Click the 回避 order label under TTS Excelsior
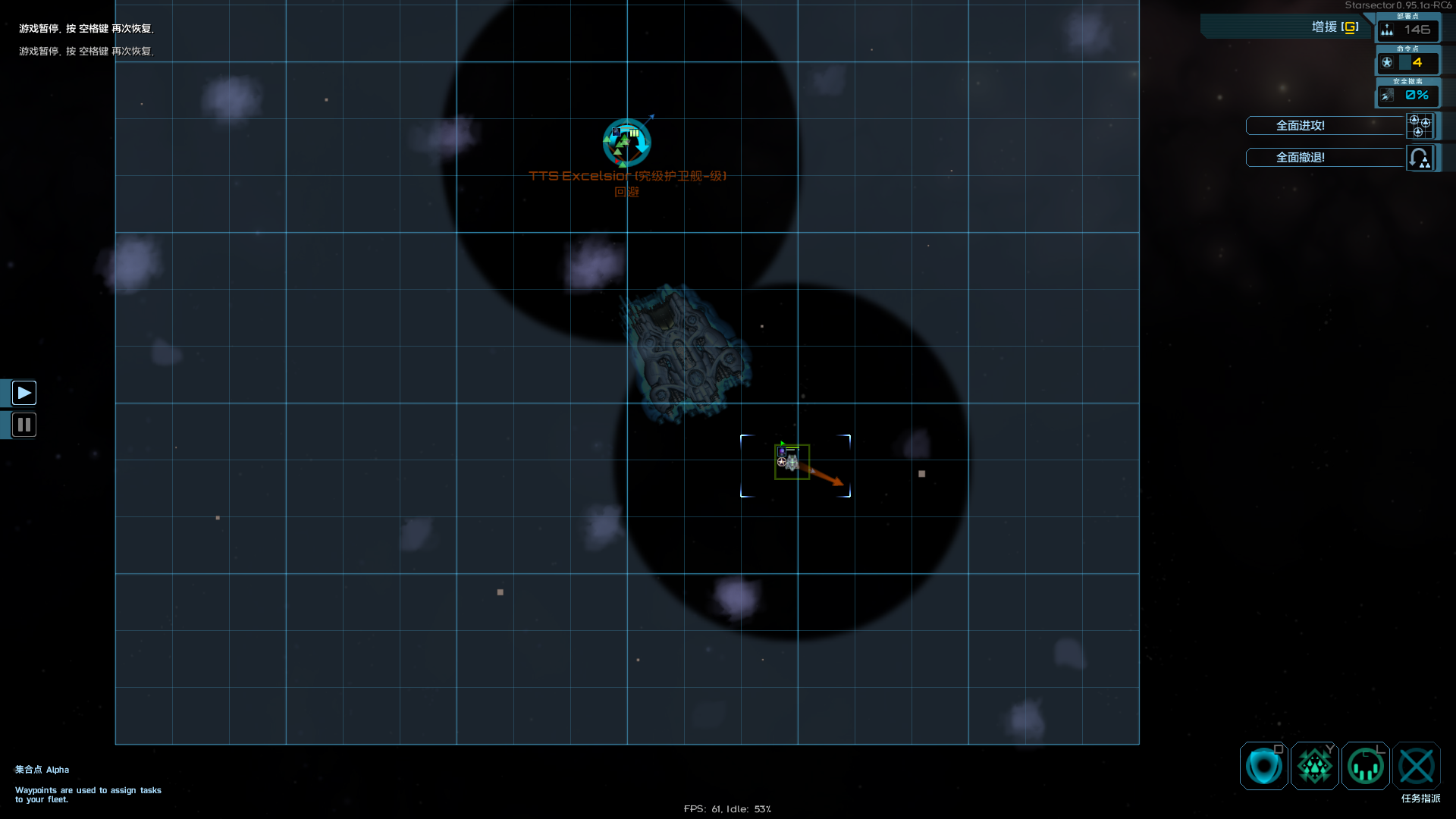Image resolution: width=1456 pixels, height=819 pixels. (626, 192)
